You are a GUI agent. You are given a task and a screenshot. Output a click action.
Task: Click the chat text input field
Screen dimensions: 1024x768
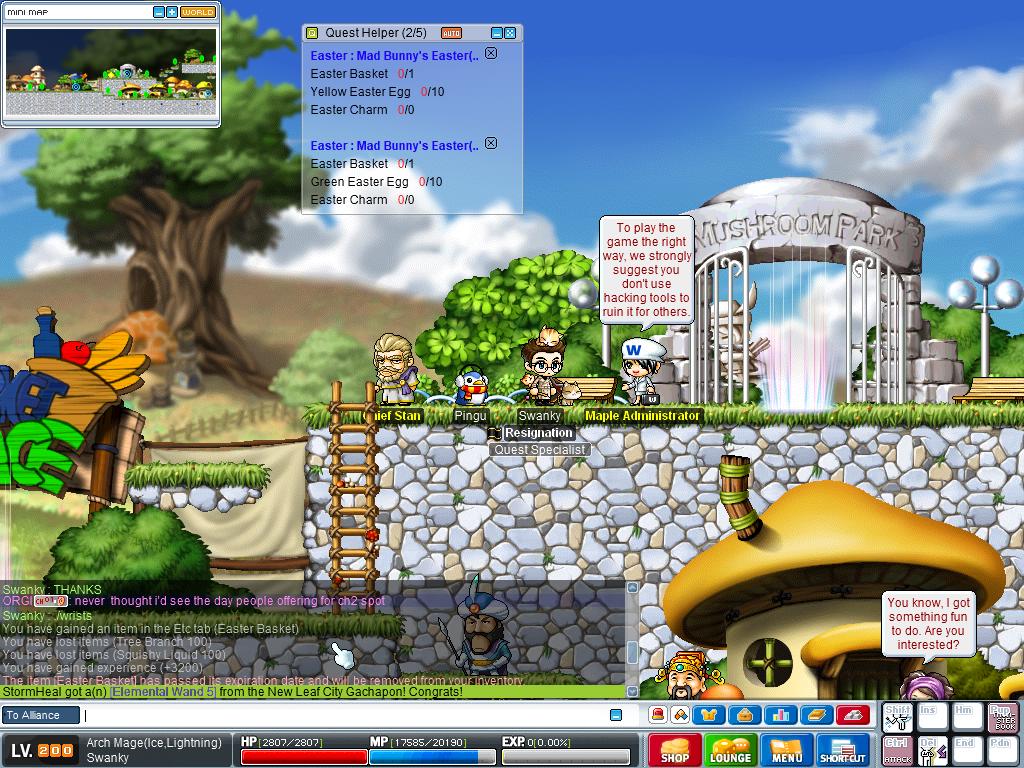pyautogui.click(x=345, y=715)
